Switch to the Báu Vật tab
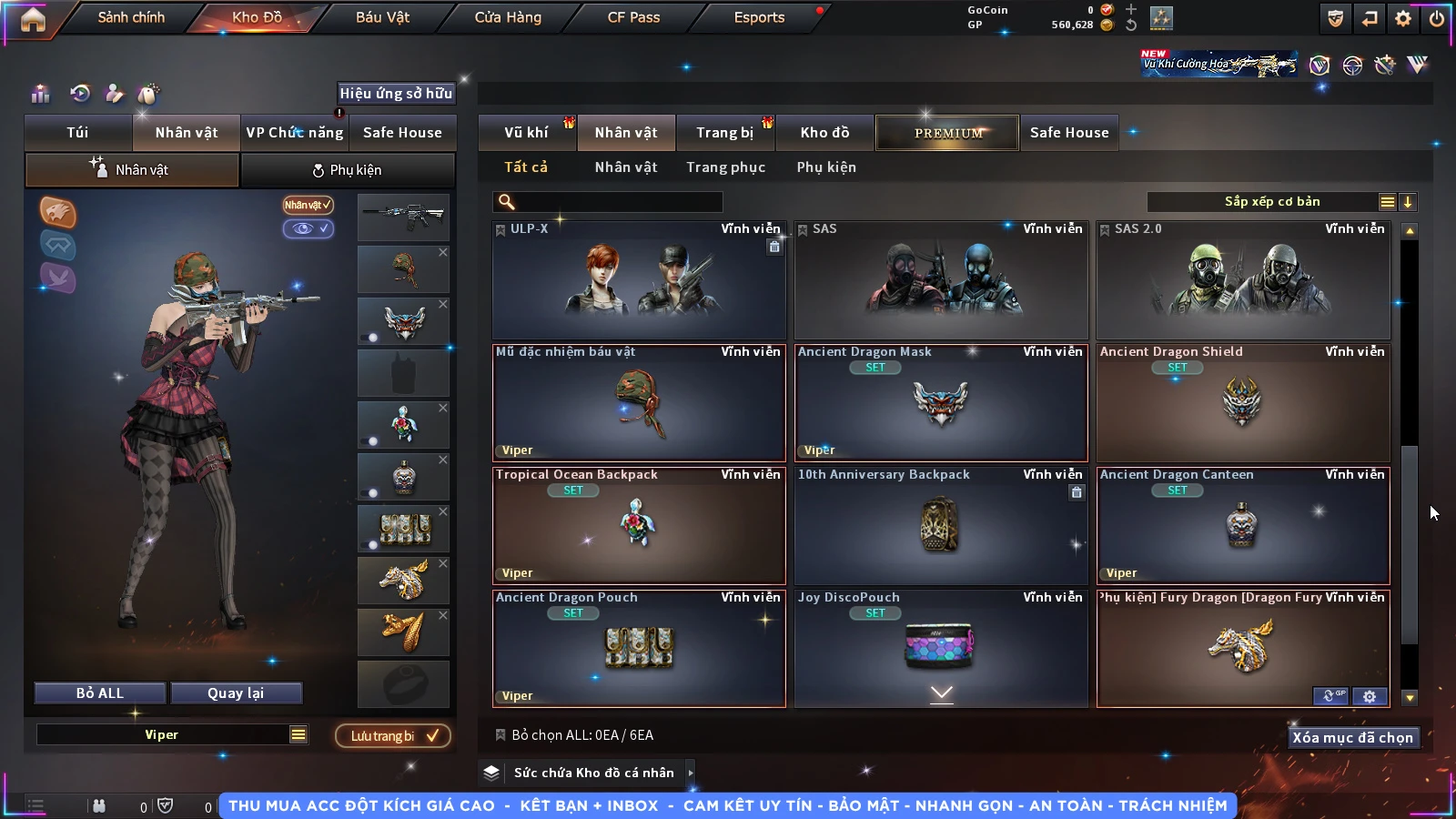Screen dimensions: 1456x819 tap(382, 17)
